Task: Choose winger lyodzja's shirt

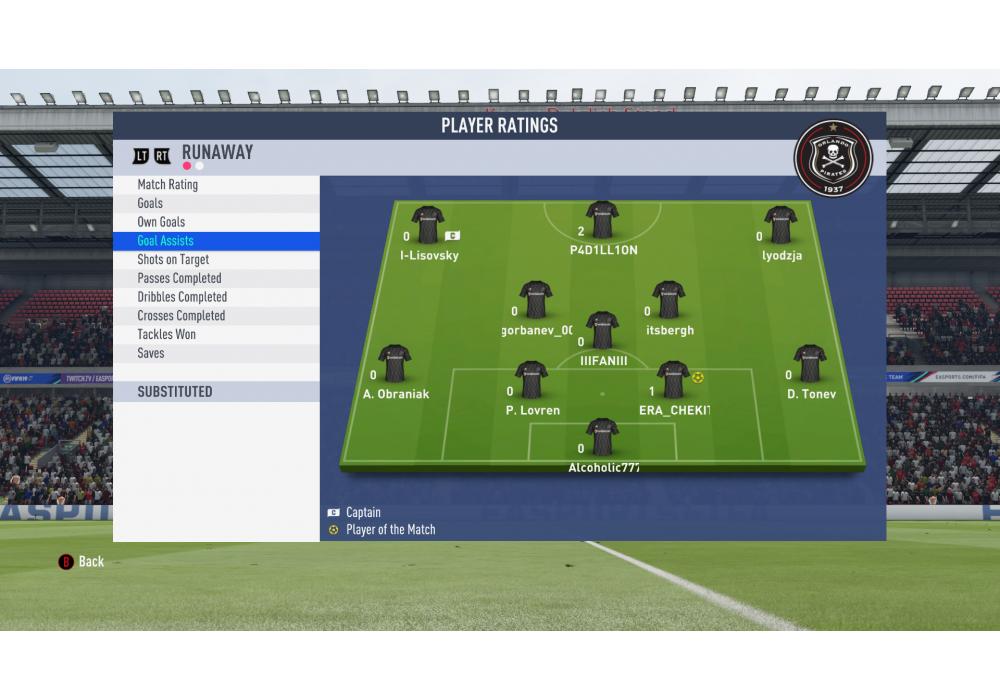Action: tap(780, 225)
